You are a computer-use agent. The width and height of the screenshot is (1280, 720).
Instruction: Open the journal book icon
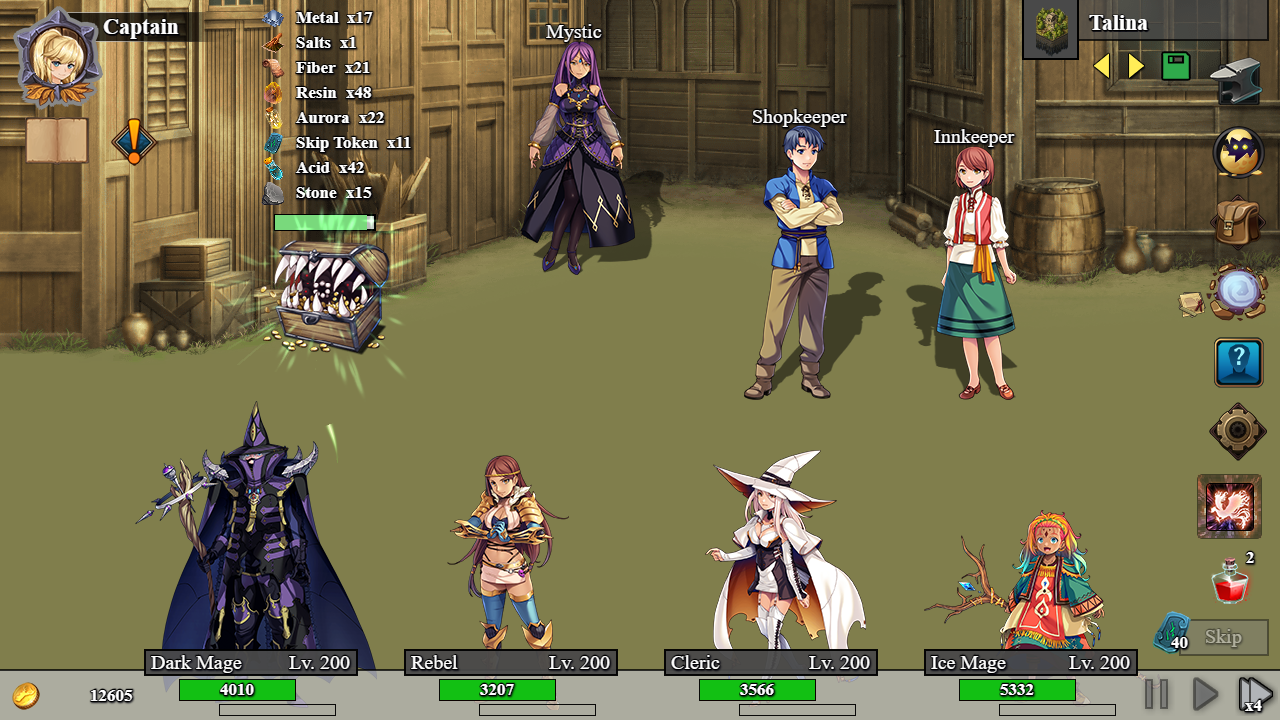point(57,140)
